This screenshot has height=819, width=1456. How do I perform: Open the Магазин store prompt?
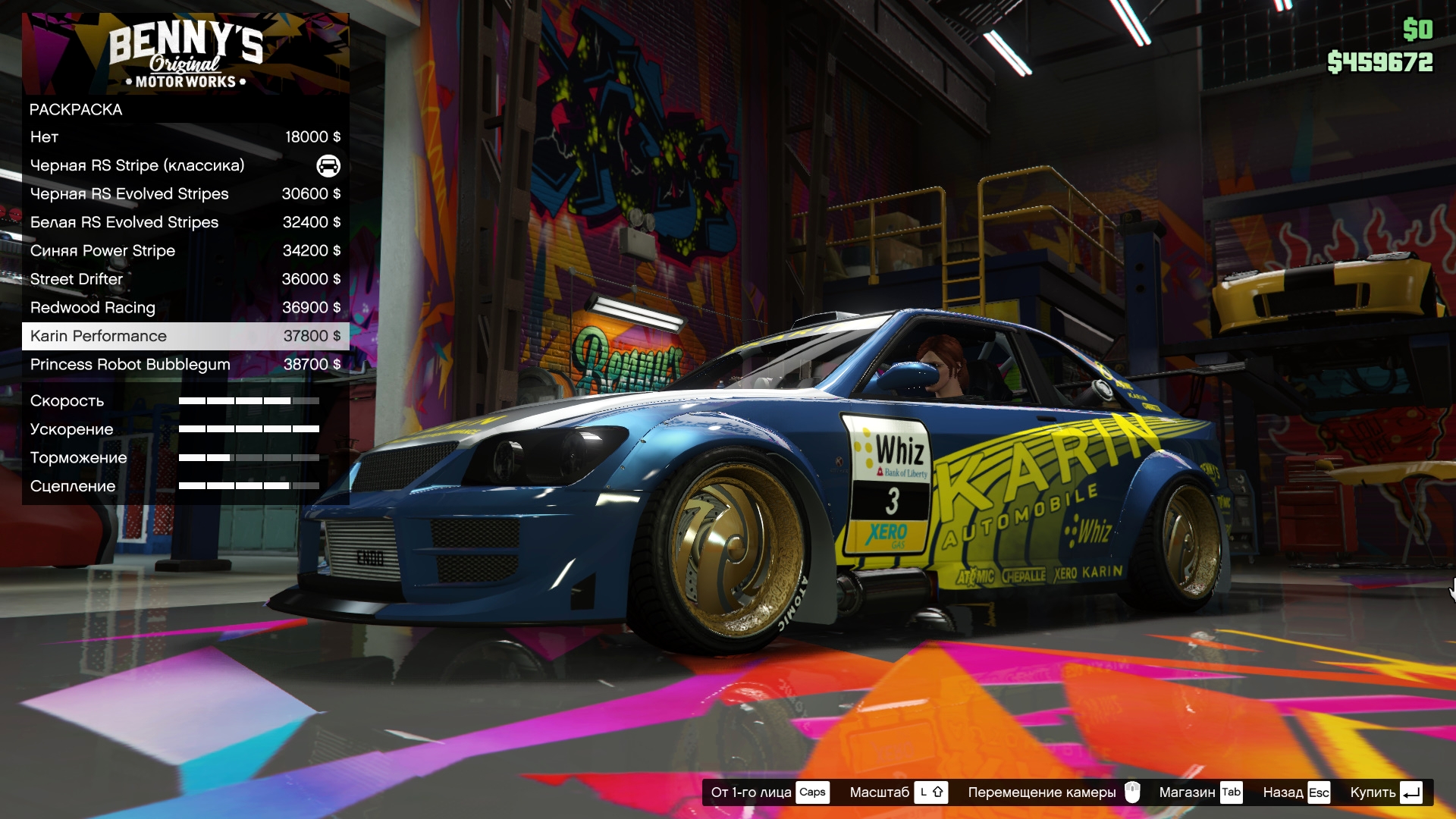pyautogui.click(x=1200, y=792)
